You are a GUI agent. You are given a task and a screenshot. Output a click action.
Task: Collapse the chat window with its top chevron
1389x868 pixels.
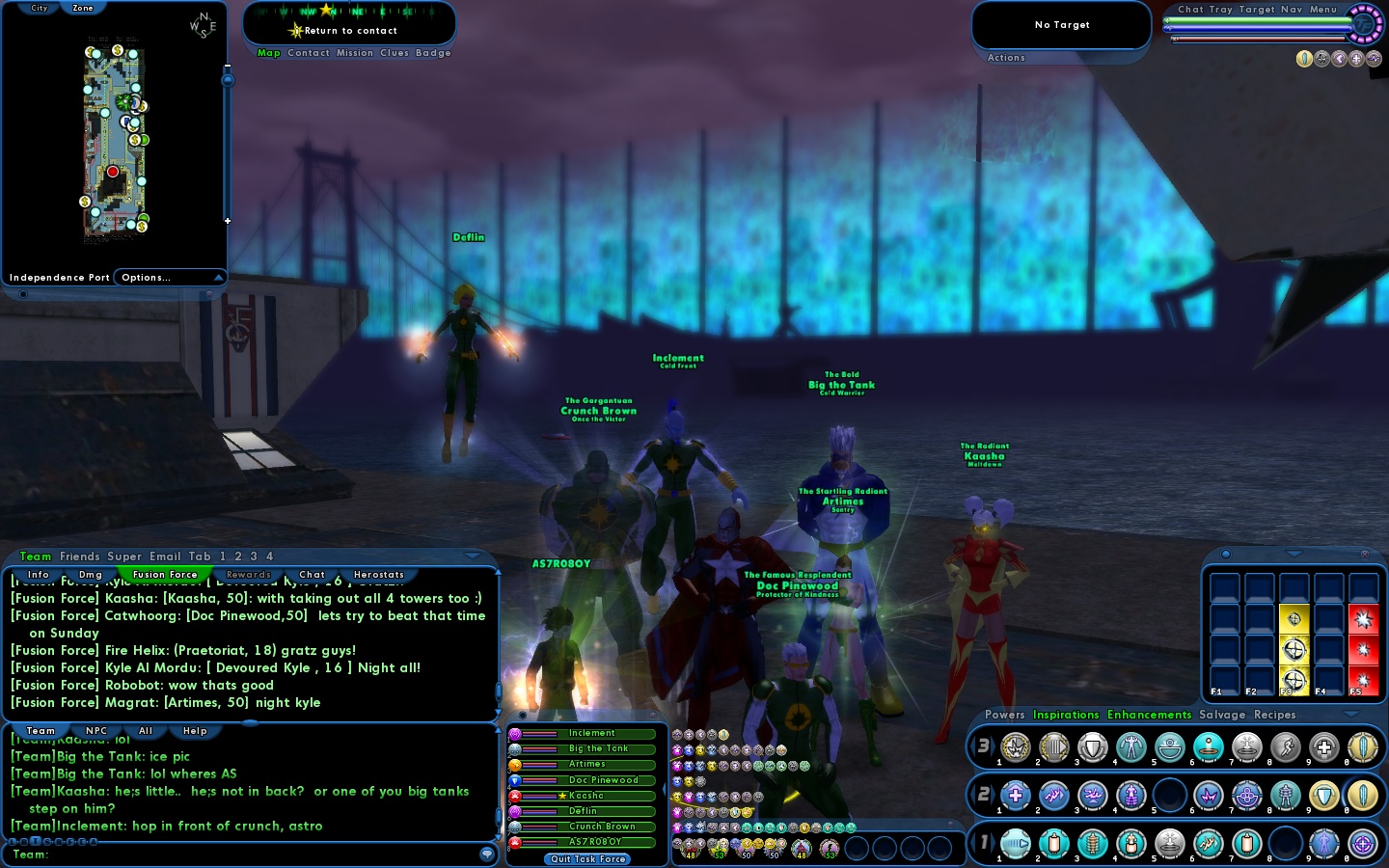[x=472, y=556]
